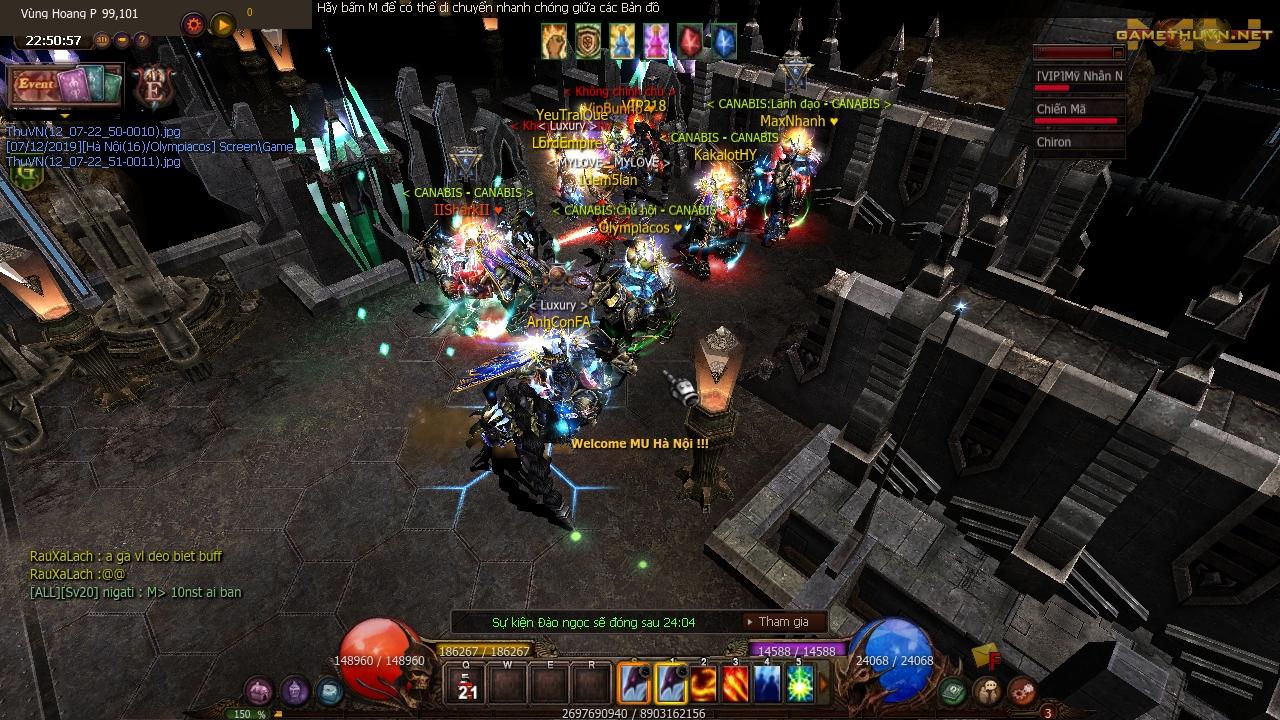Click the shield buff icon
This screenshot has width=1280, height=720.
pyautogui.click(x=588, y=42)
